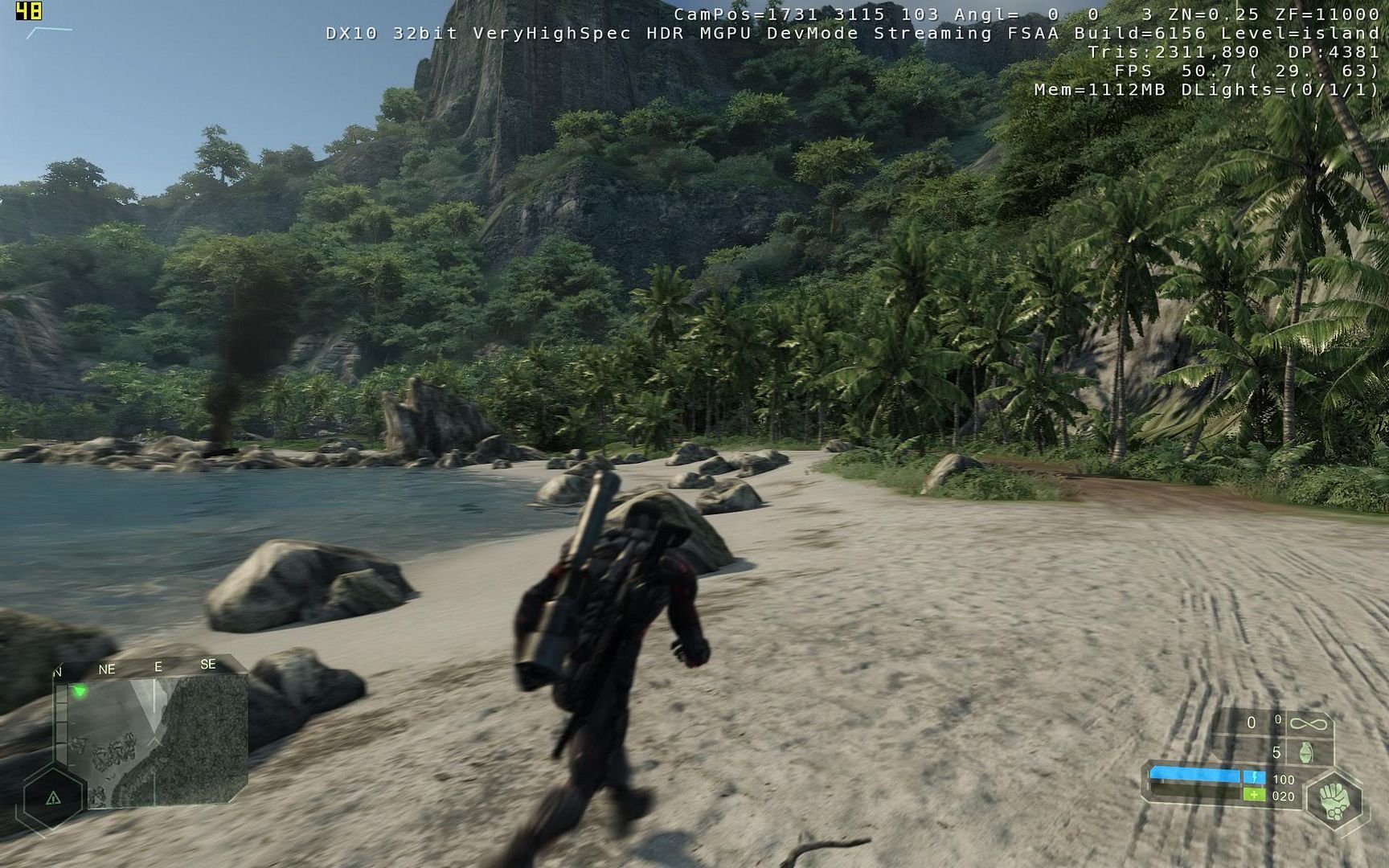The width and height of the screenshot is (1389, 868).
Task: Click the infinity ammo weapon icon
Action: [1308, 723]
